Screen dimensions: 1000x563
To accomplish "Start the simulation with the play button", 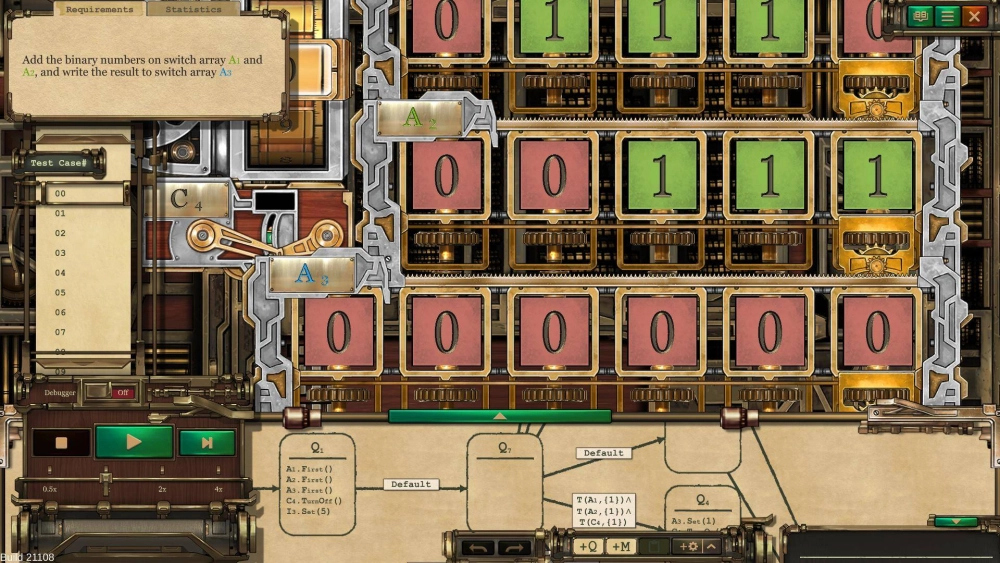I will [x=134, y=442].
